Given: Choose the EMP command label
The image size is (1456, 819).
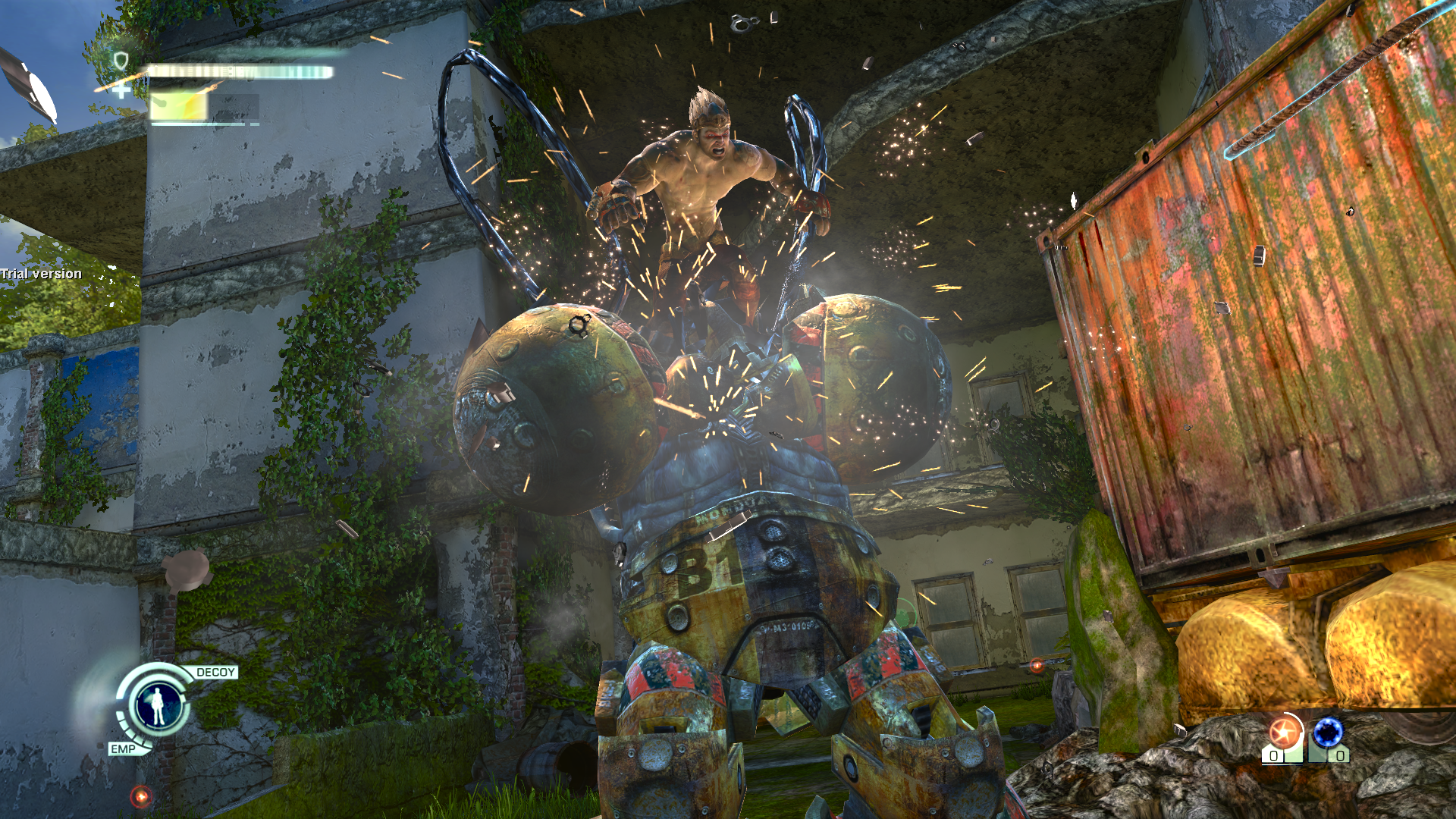Looking at the screenshot, I should click(123, 749).
